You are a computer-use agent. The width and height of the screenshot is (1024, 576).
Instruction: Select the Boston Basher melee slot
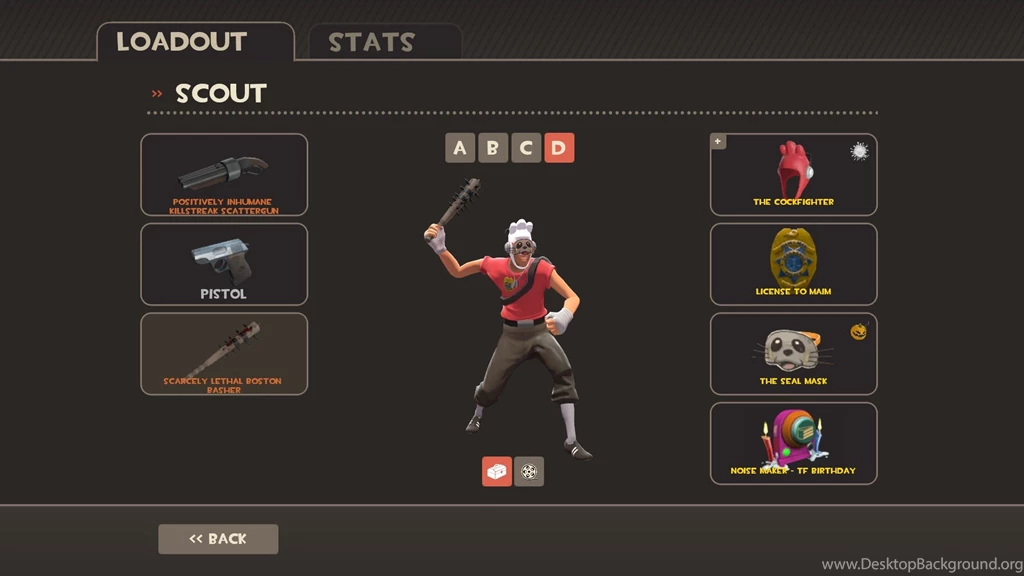pos(224,354)
